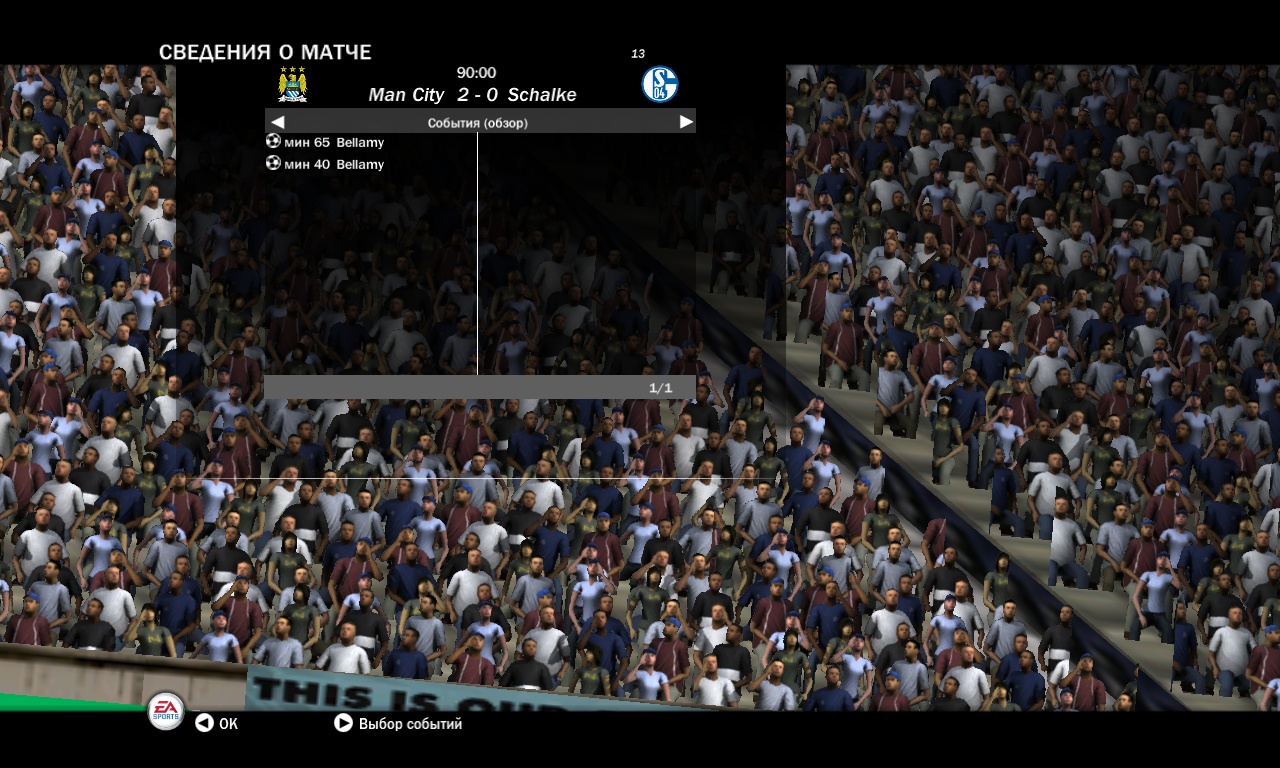Confirm with the OK button

216,723
